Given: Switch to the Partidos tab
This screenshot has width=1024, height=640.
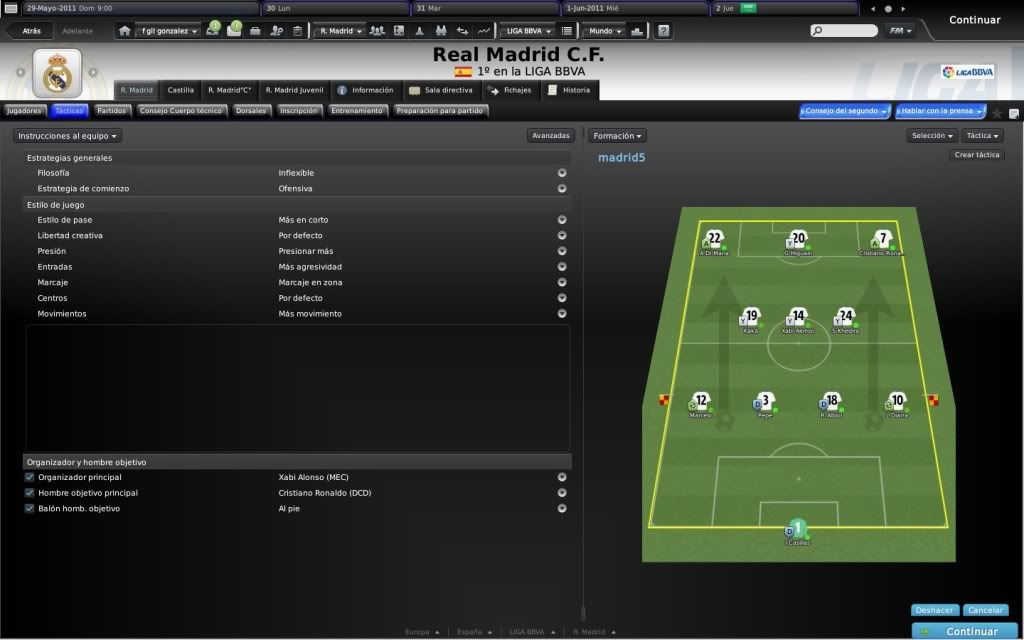Looking at the screenshot, I should [111, 111].
